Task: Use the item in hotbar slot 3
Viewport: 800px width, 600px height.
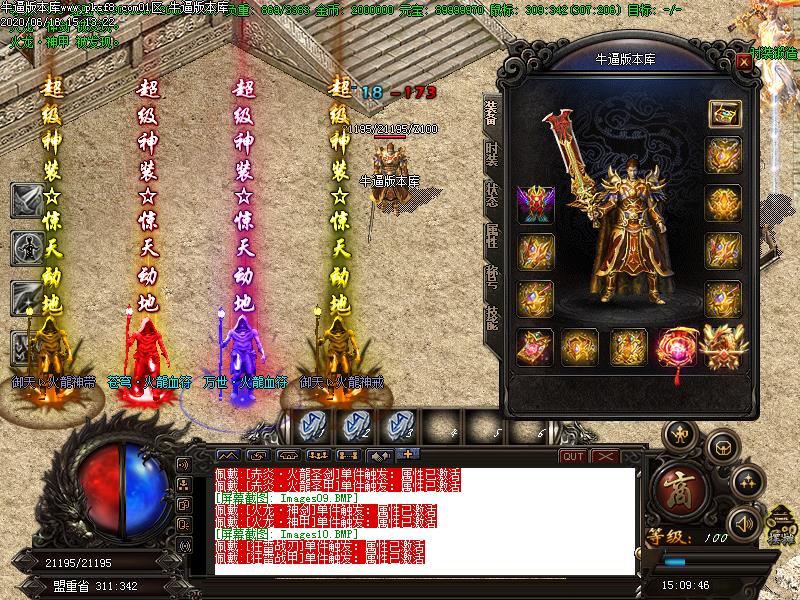Action: 399,427
